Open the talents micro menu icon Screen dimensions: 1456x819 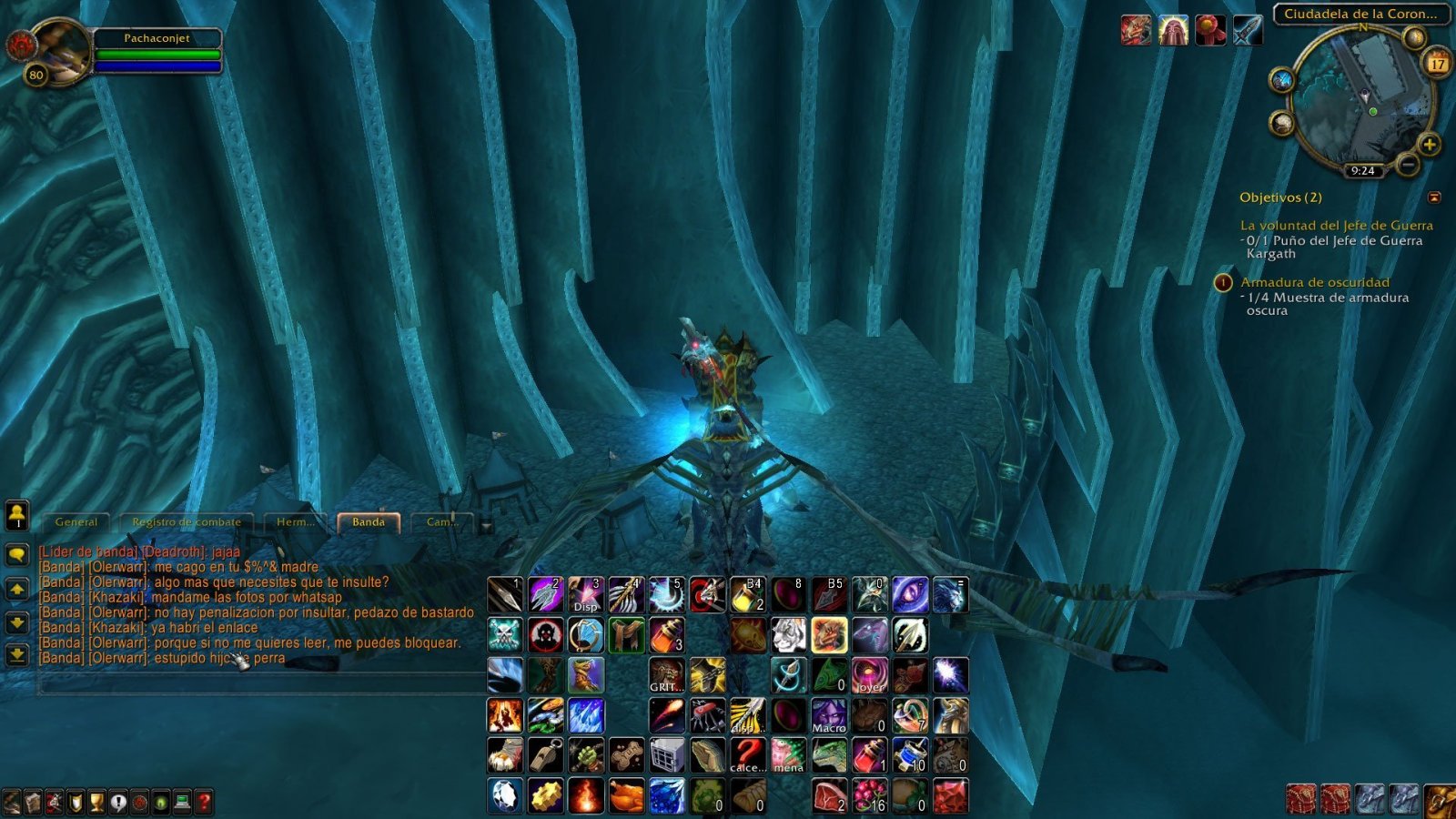[55, 803]
